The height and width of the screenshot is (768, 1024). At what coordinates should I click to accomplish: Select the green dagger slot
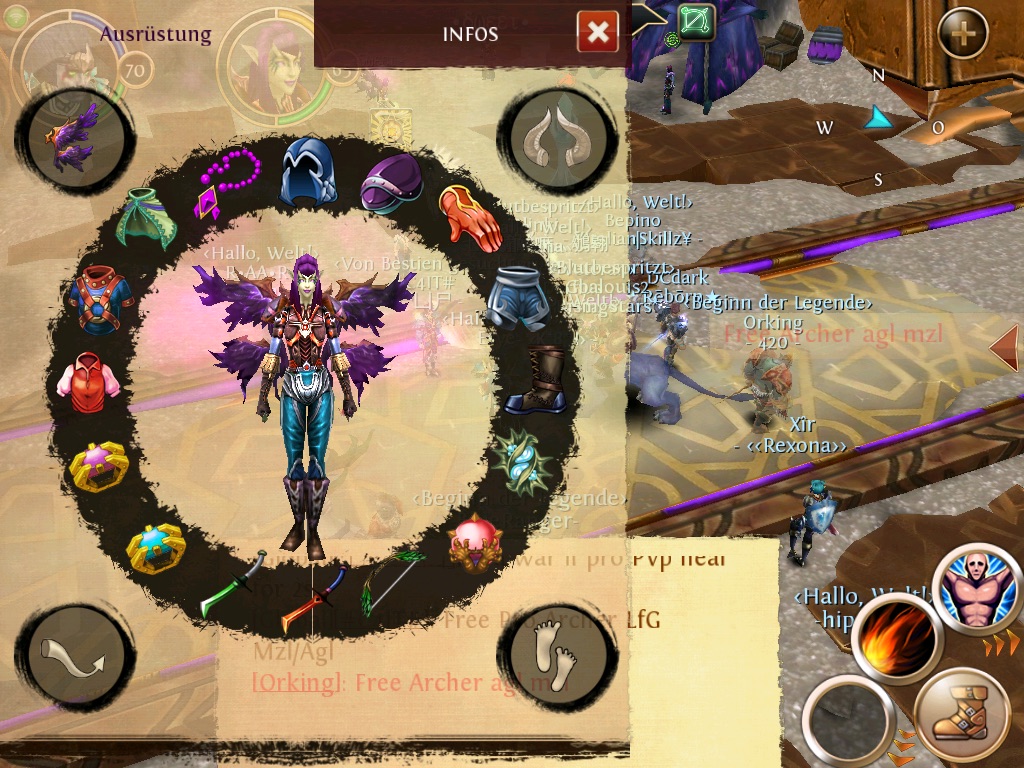coord(234,584)
